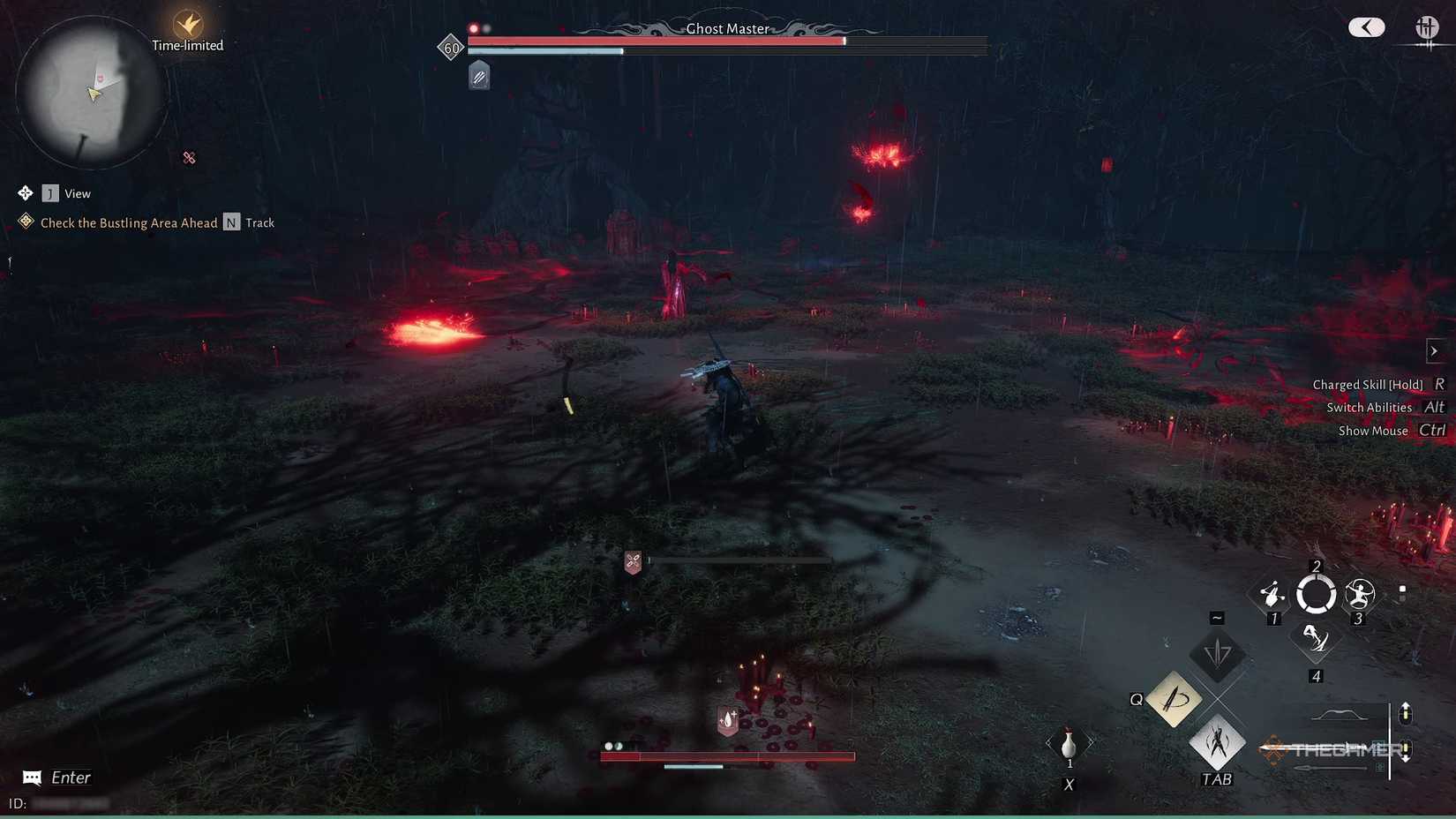Viewport: 1456px width, 819px height.
Task: Click the Ghost Master boss health bar
Action: (724, 40)
